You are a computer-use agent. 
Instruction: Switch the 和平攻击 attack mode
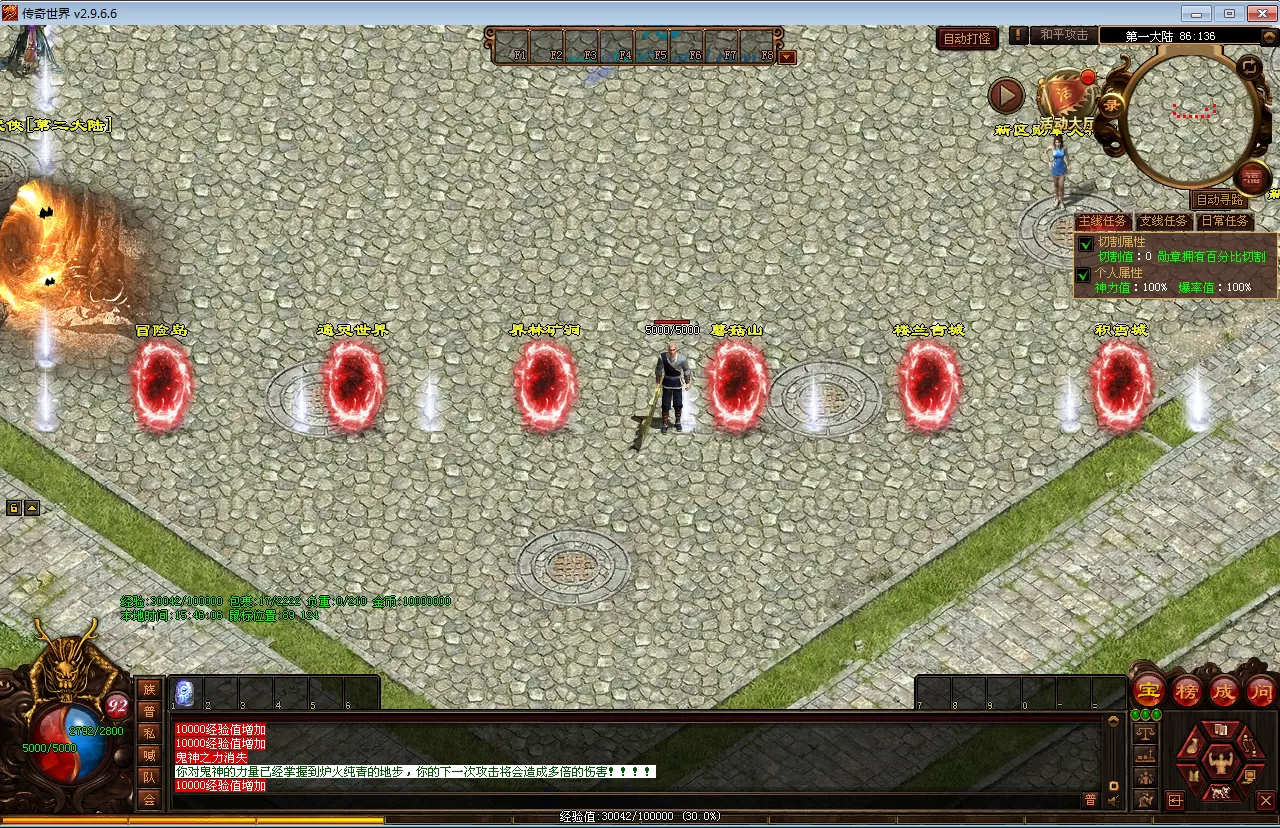(1063, 35)
